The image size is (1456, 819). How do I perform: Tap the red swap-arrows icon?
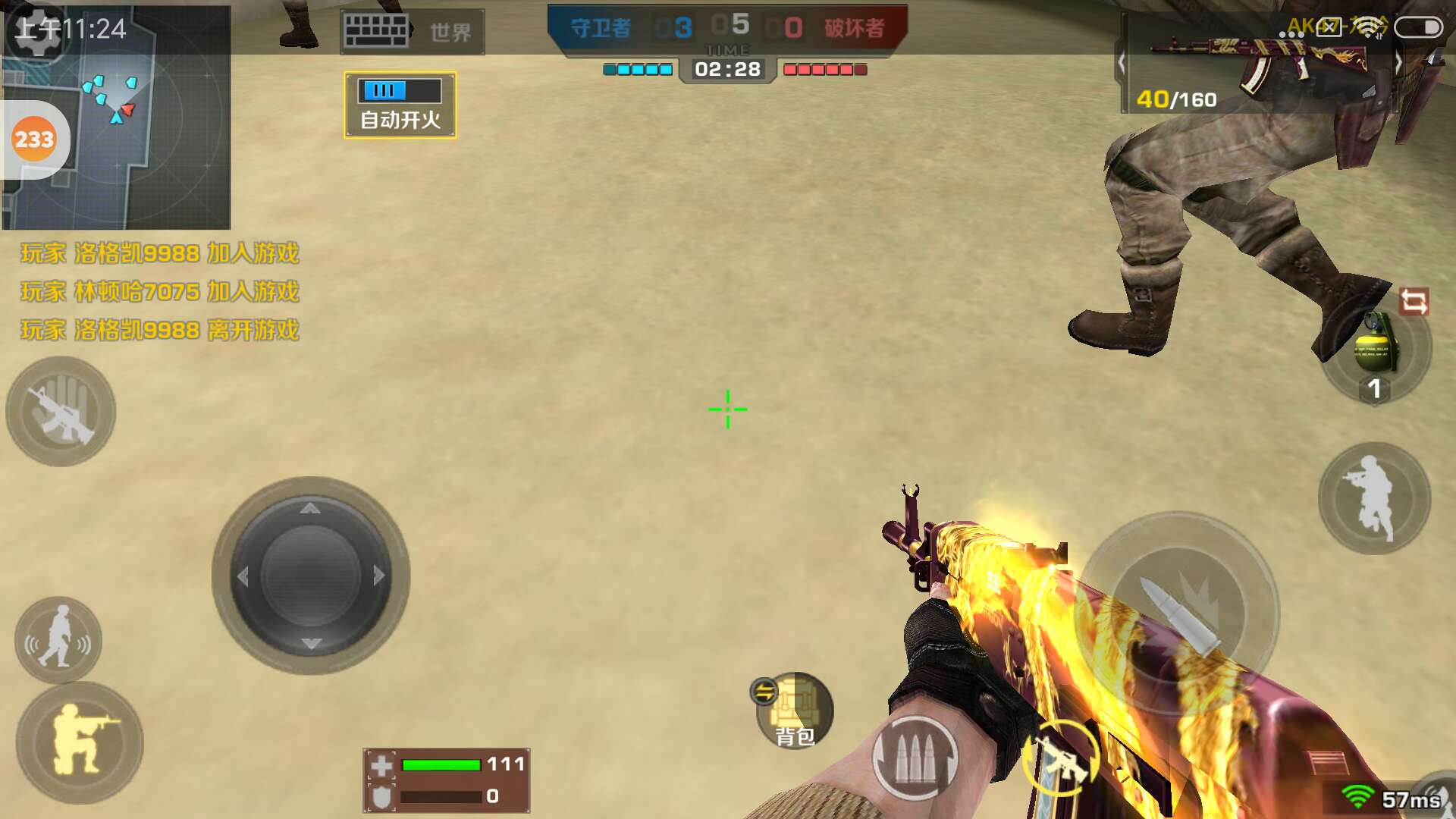pos(1414,302)
